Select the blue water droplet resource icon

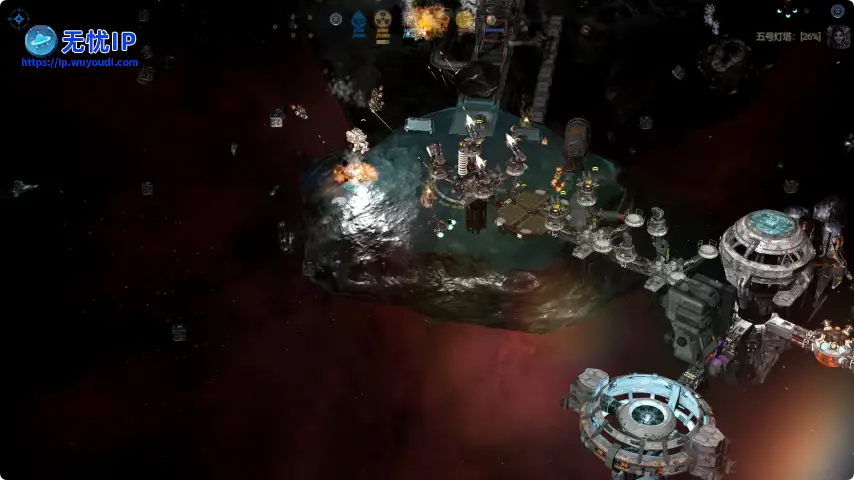tap(359, 21)
